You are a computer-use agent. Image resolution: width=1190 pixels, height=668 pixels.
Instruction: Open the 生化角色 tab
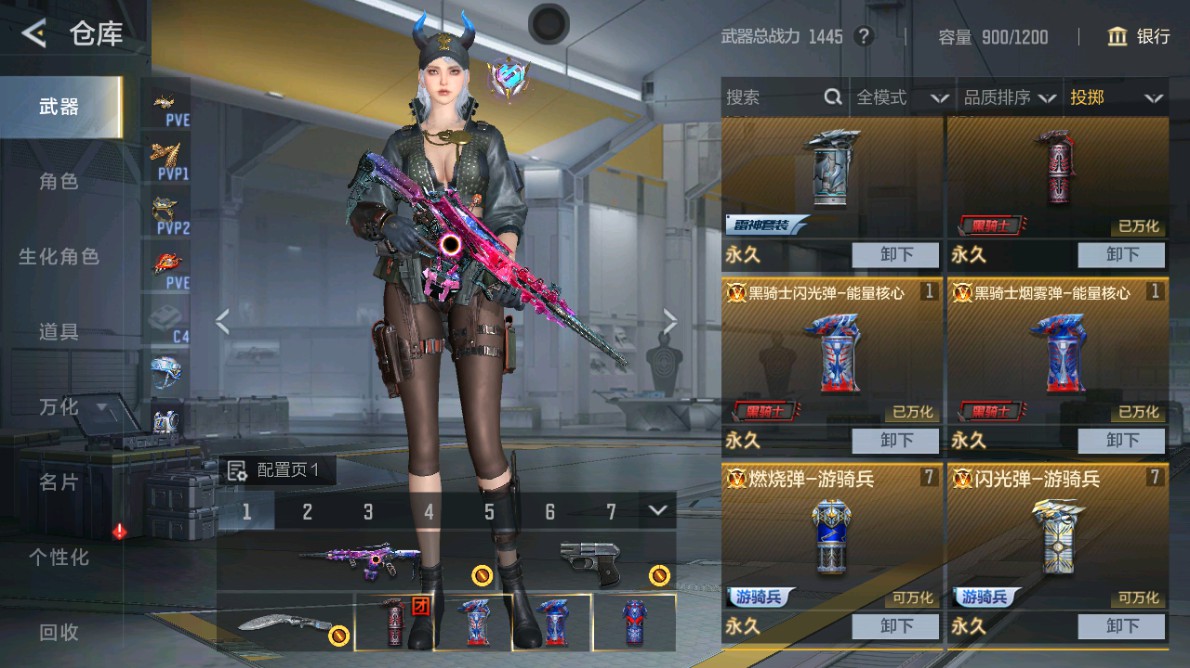59,257
